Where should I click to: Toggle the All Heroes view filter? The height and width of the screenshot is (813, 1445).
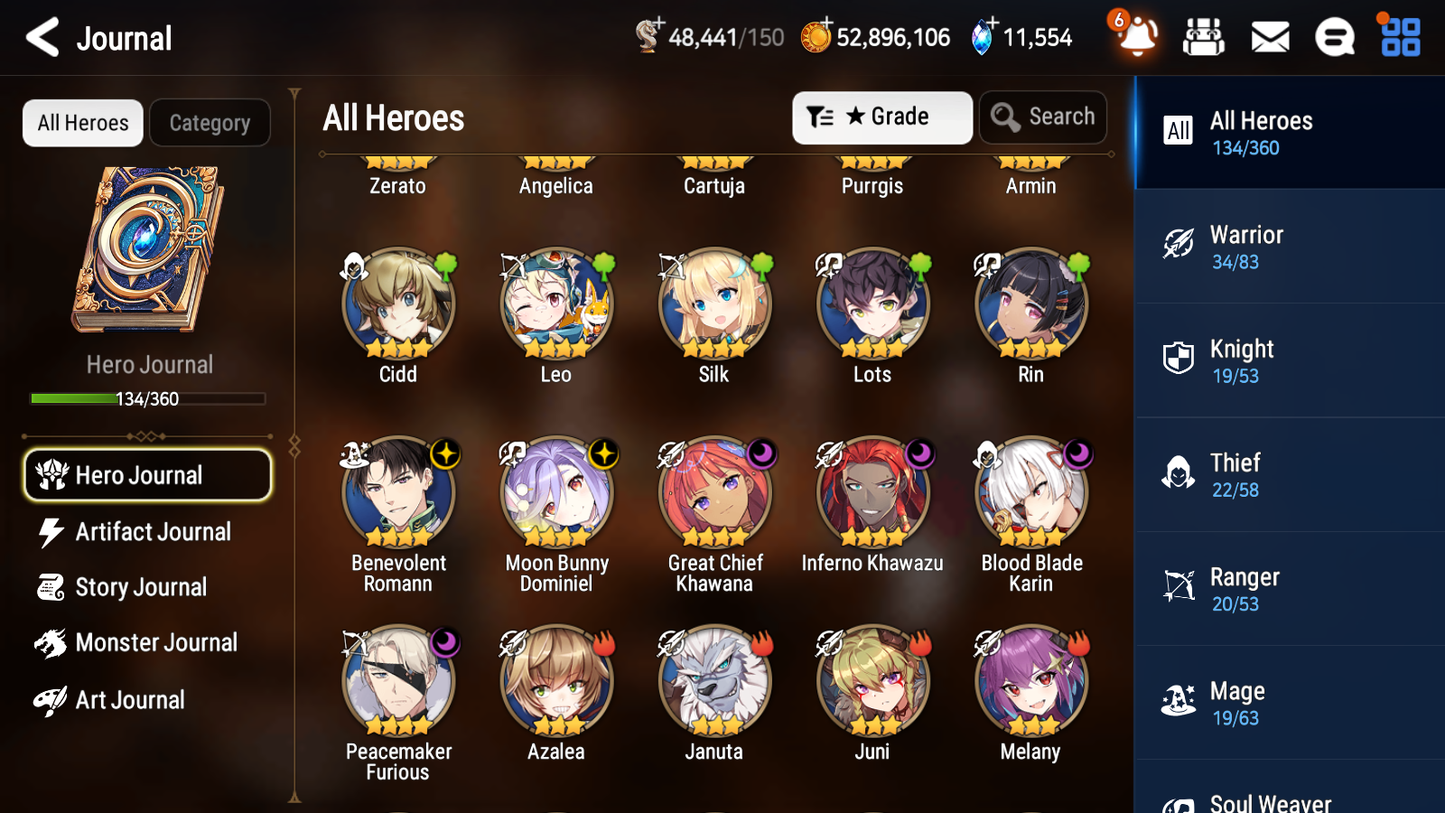[x=82, y=122]
